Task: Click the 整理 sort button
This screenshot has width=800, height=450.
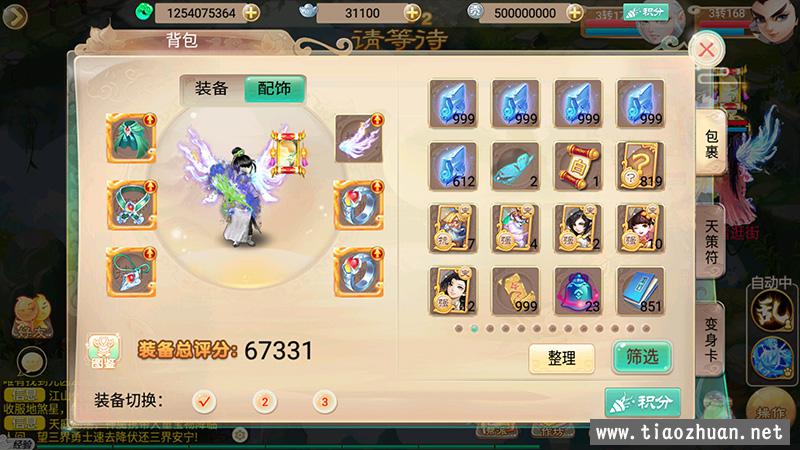Action: pyautogui.click(x=561, y=357)
